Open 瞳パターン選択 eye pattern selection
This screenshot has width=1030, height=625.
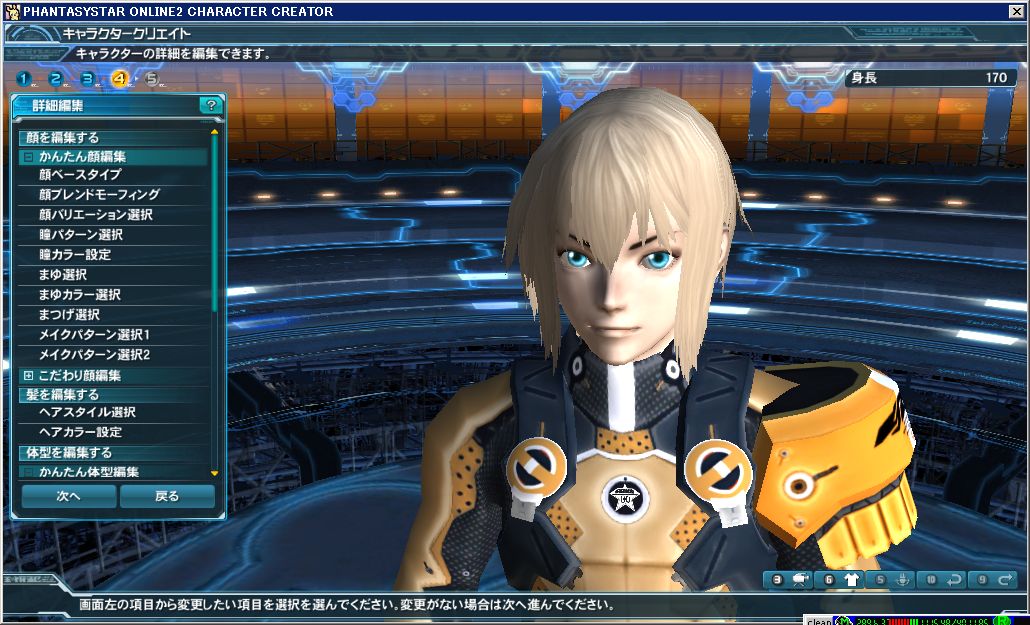80,235
